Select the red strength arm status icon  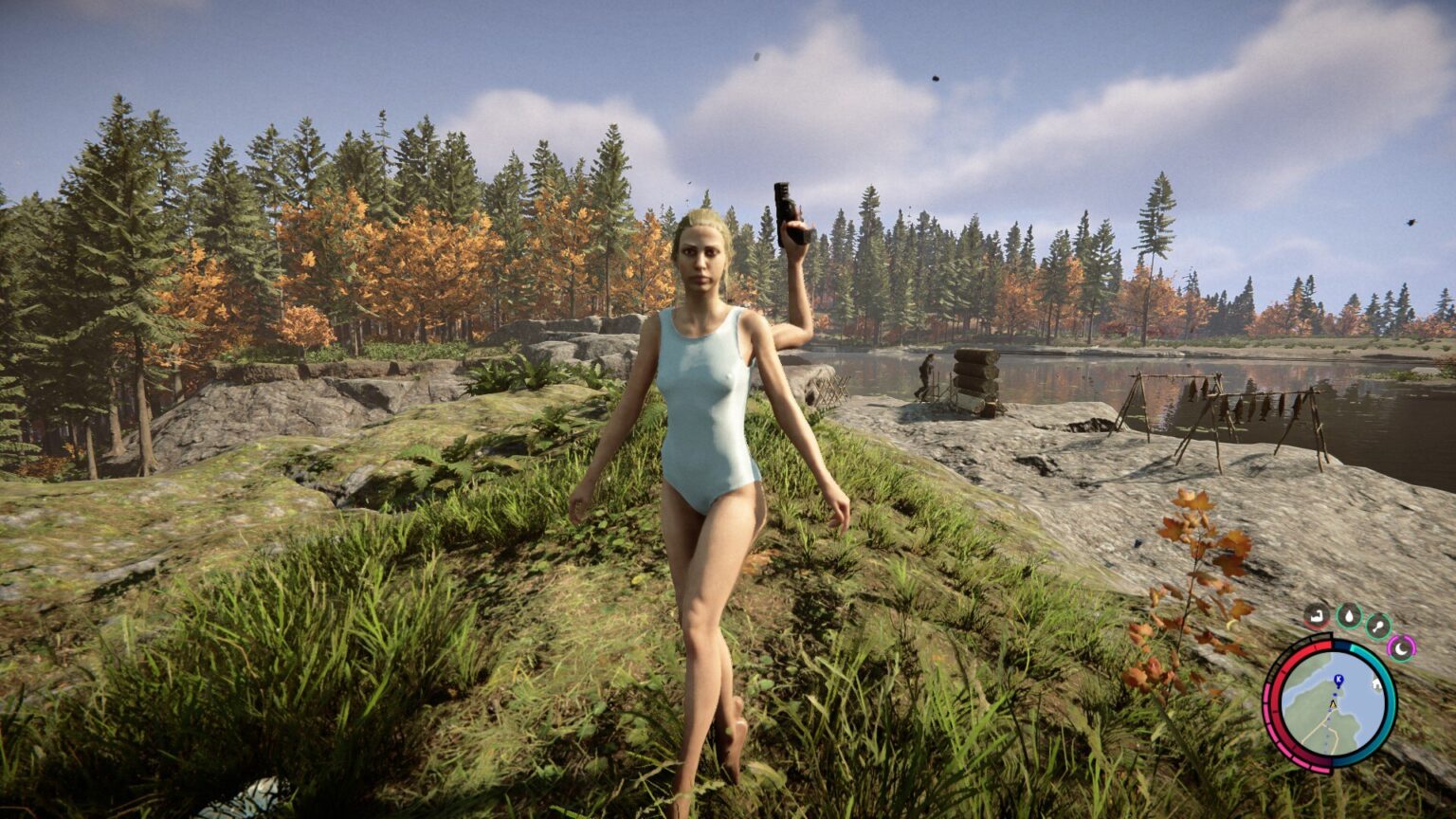tap(1316, 616)
